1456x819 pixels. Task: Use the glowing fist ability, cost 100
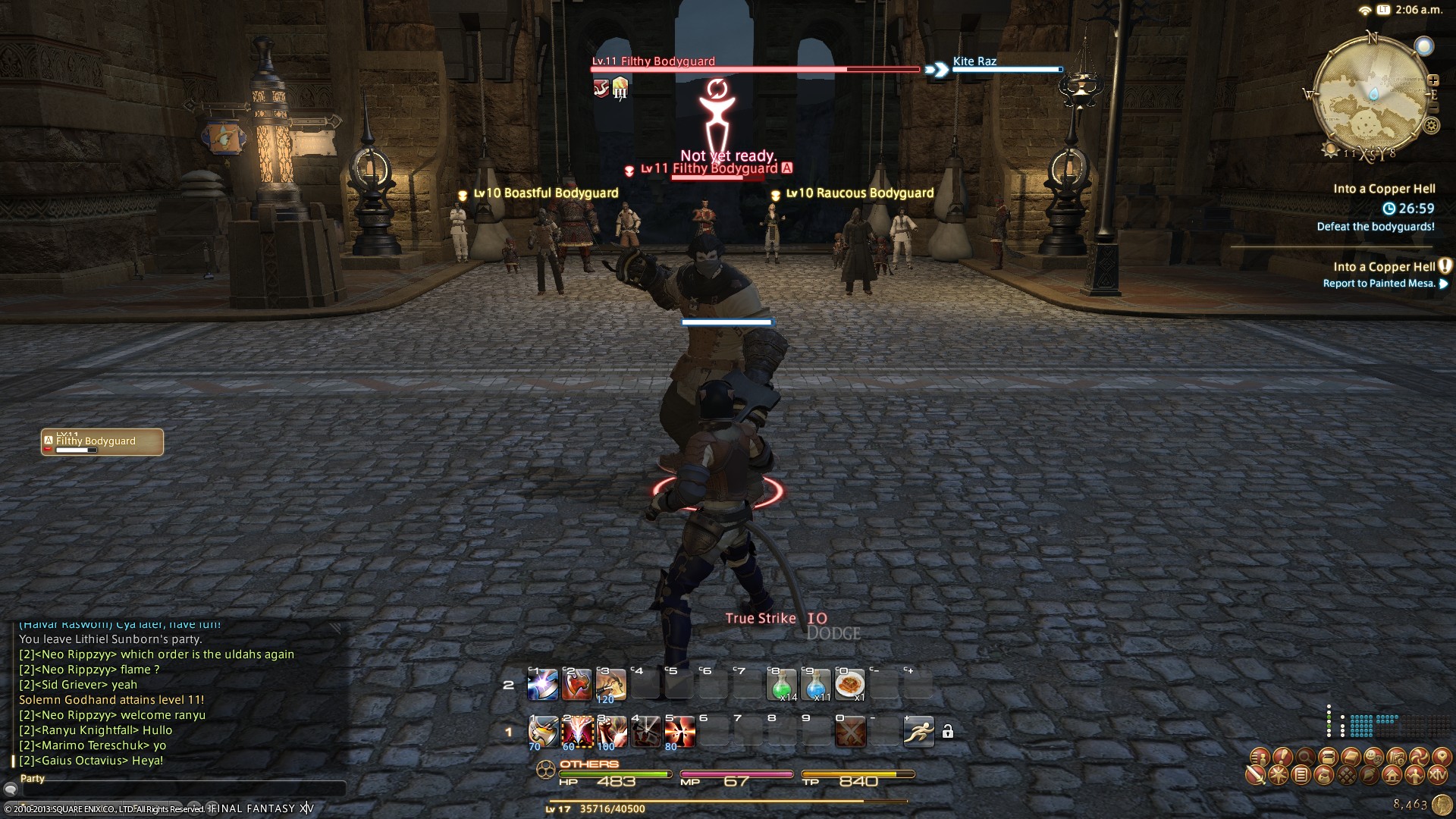tap(611, 731)
